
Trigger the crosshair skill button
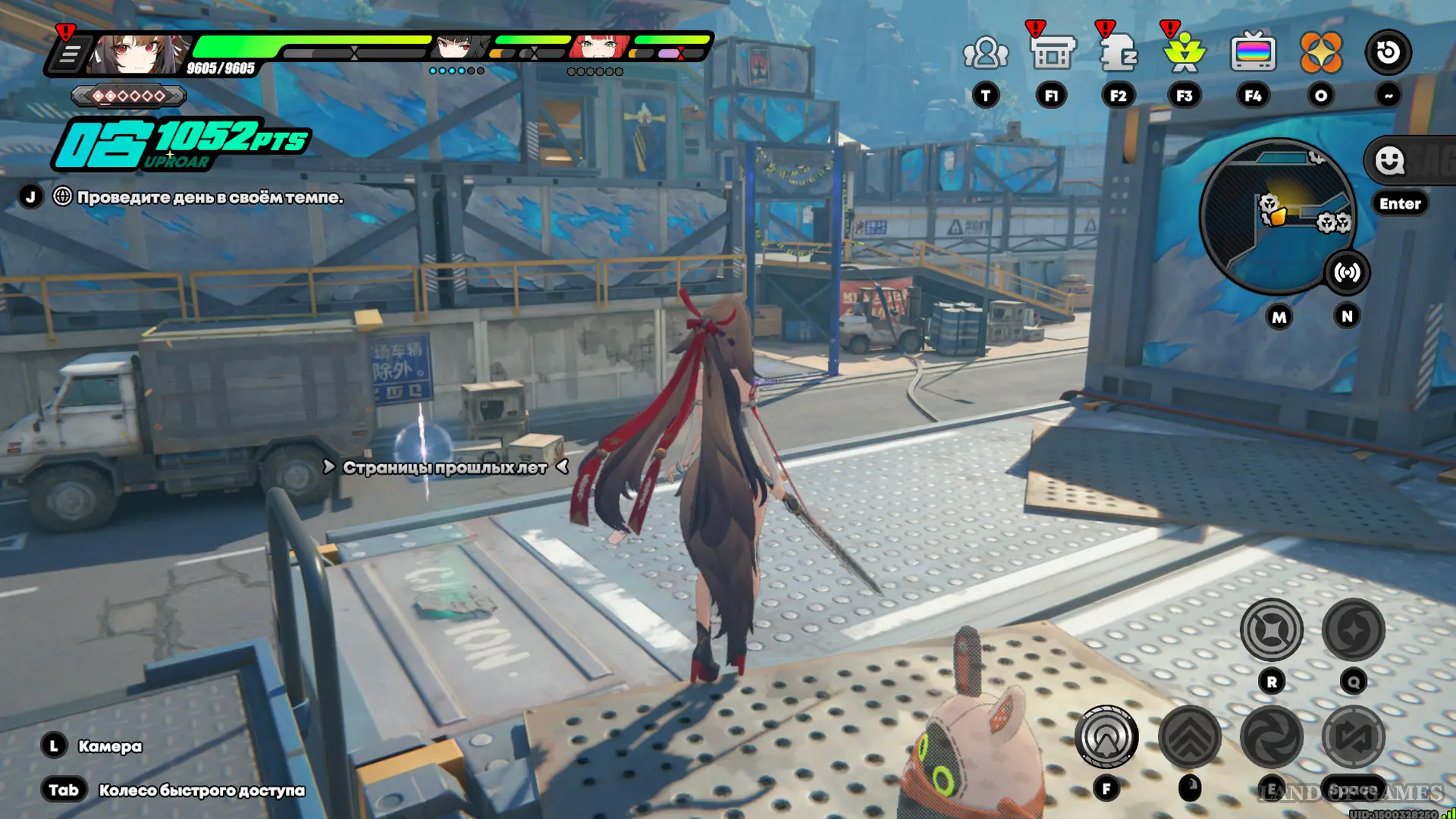point(1271,629)
